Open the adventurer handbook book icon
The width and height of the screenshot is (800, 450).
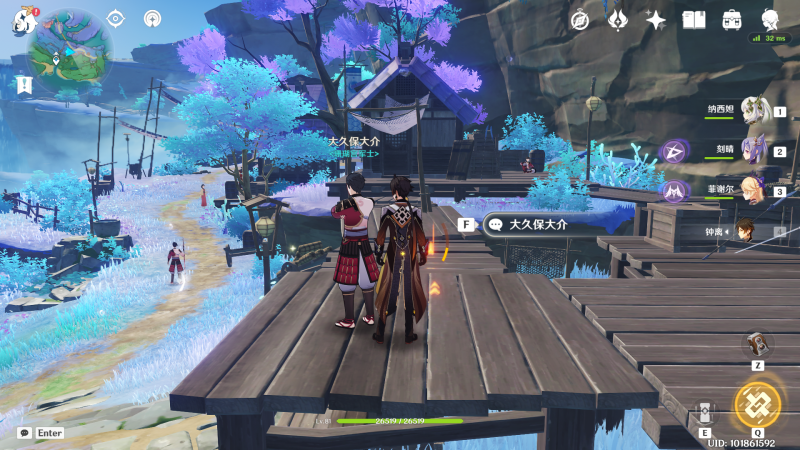(x=694, y=20)
